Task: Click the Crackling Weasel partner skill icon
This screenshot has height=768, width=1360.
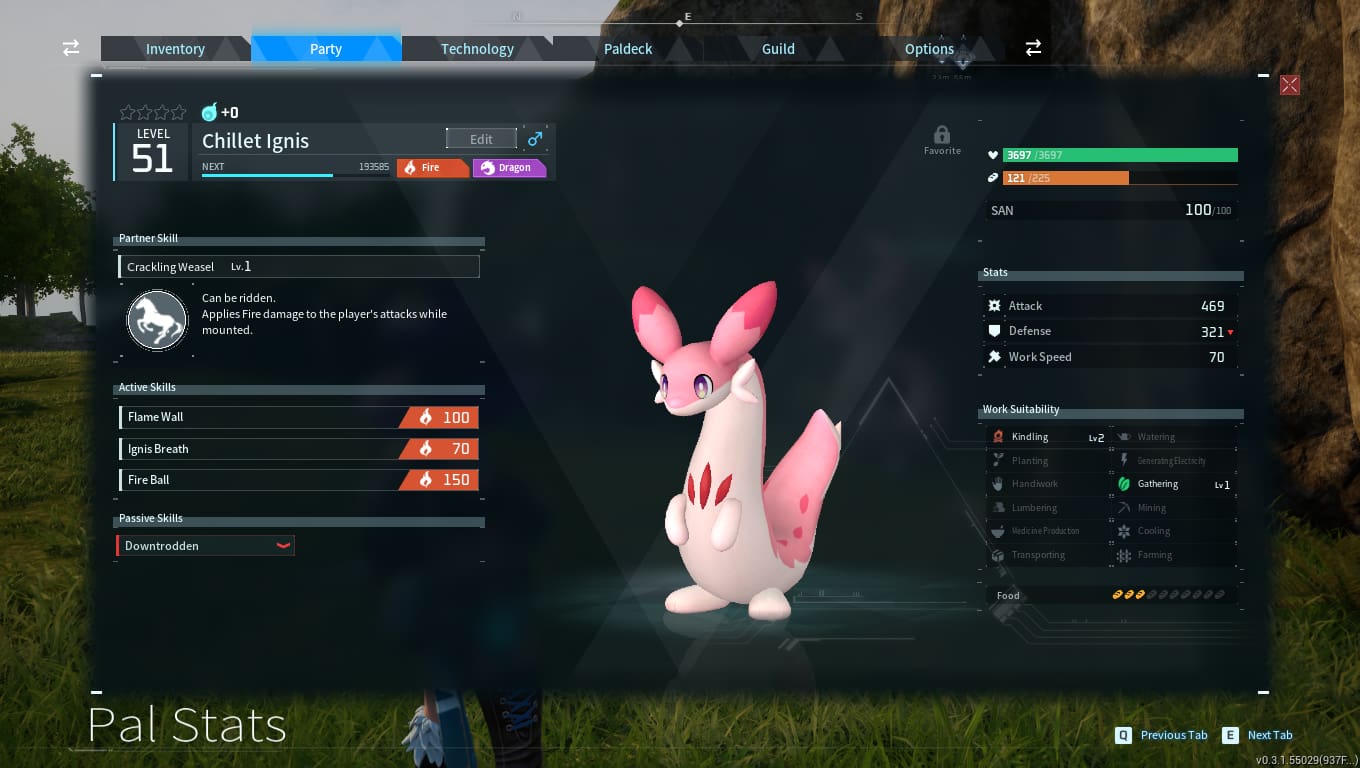Action: [x=157, y=320]
